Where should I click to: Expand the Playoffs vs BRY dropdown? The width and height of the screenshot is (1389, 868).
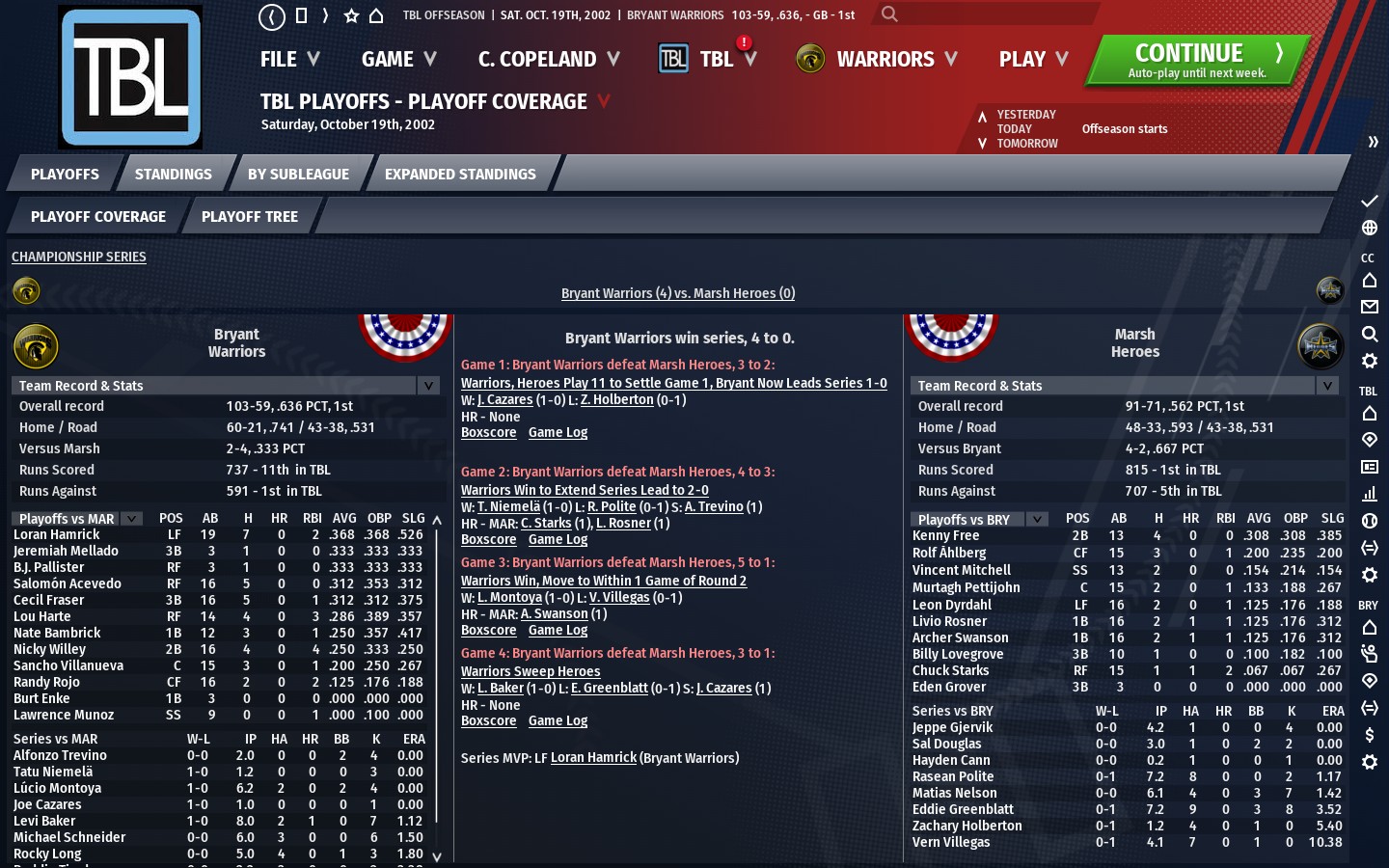tap(1037, 519)
